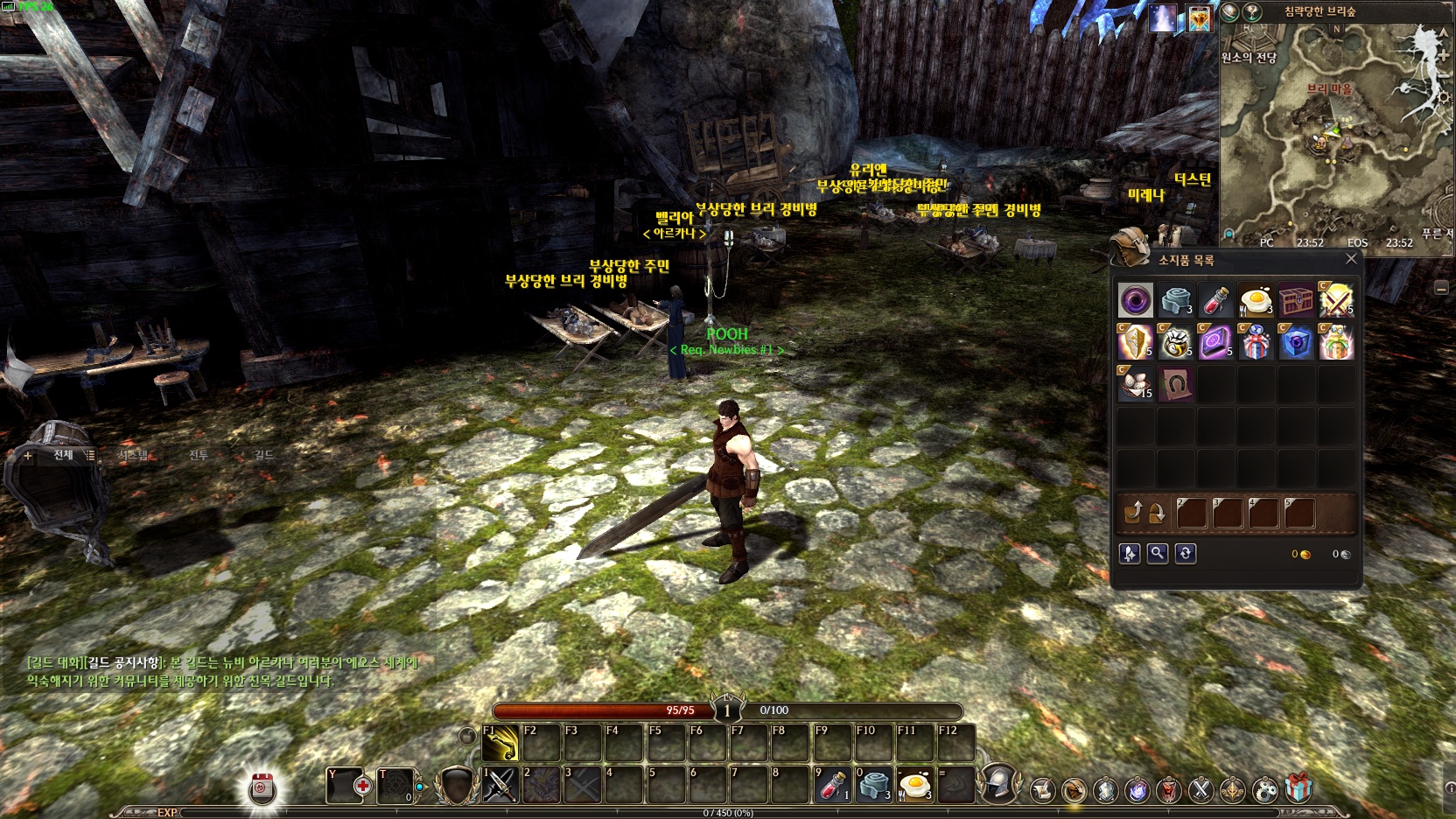Use the red potion in inventory
Viewport: 1456px width, 819px height.
pyautogui.click(x=1215, y=301)
